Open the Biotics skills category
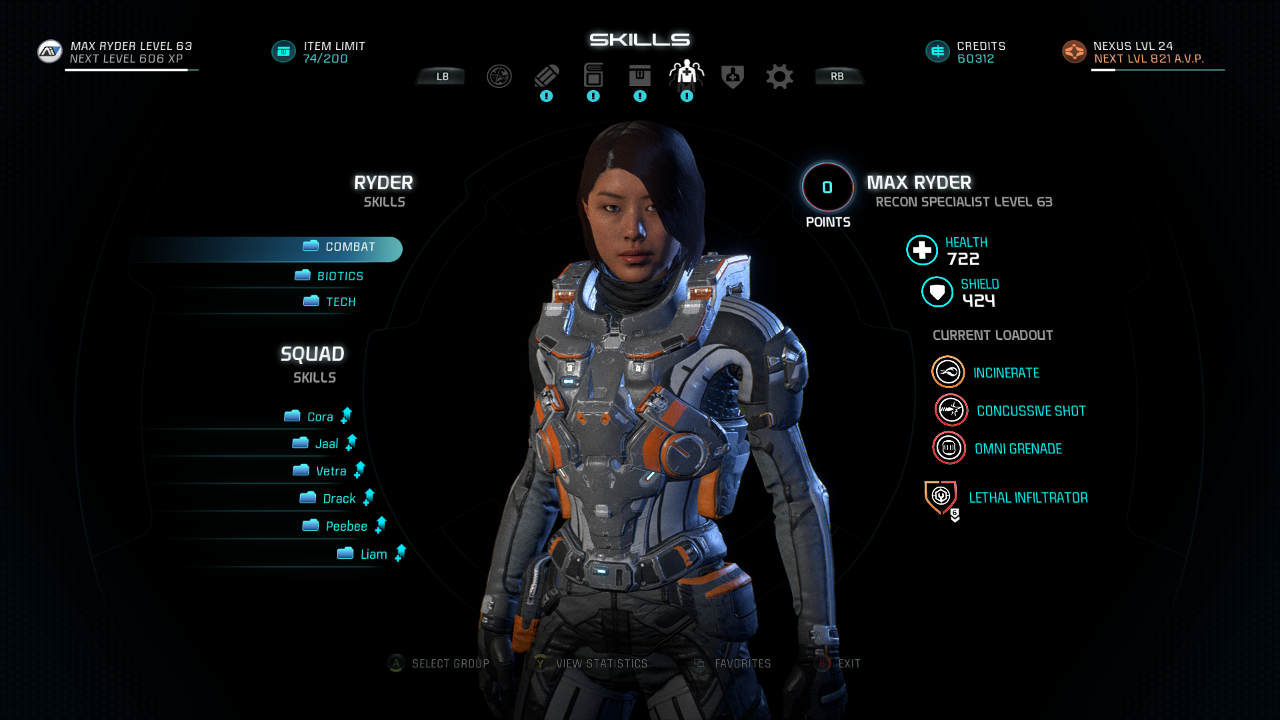This screenshot has width=1280, height=720. click(x=340, y=276)
